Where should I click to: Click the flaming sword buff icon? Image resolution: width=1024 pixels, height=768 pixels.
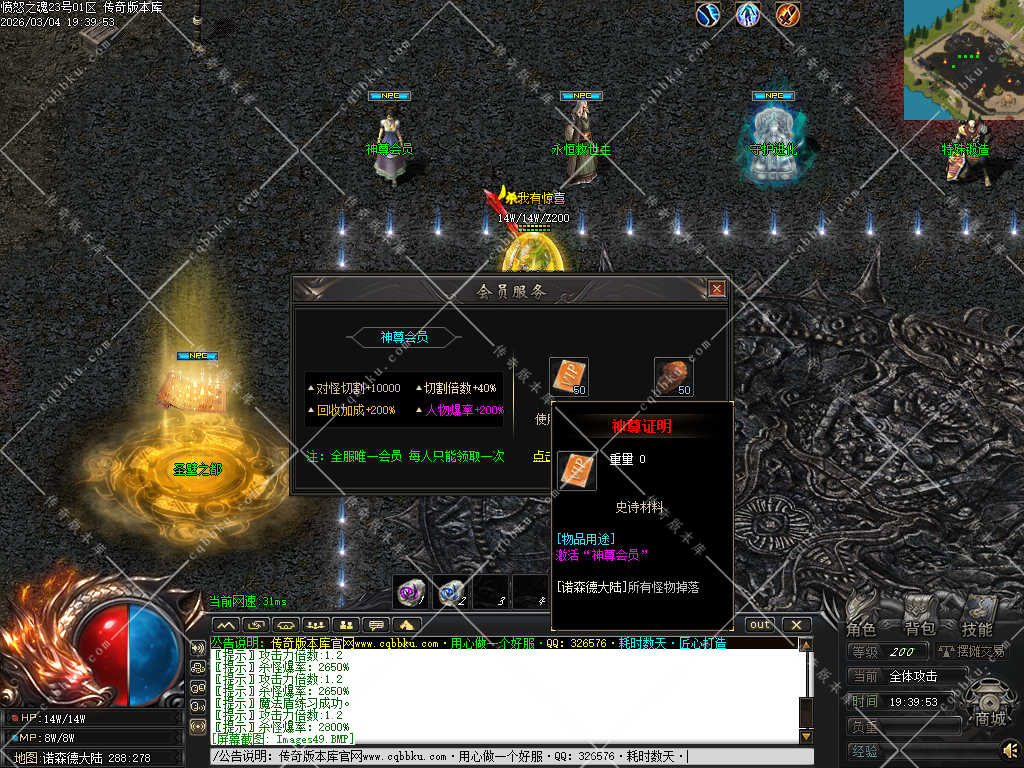point(789,15)
